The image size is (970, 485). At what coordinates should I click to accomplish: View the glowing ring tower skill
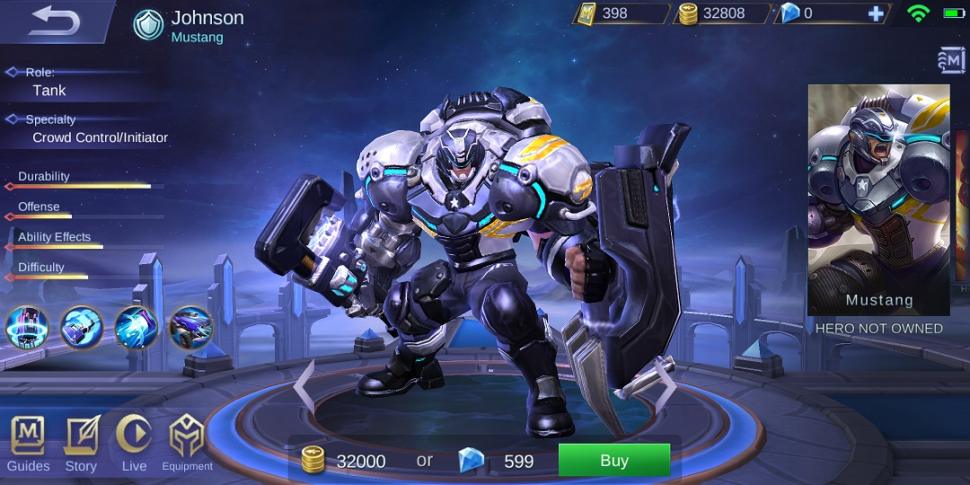click(27, 326)
